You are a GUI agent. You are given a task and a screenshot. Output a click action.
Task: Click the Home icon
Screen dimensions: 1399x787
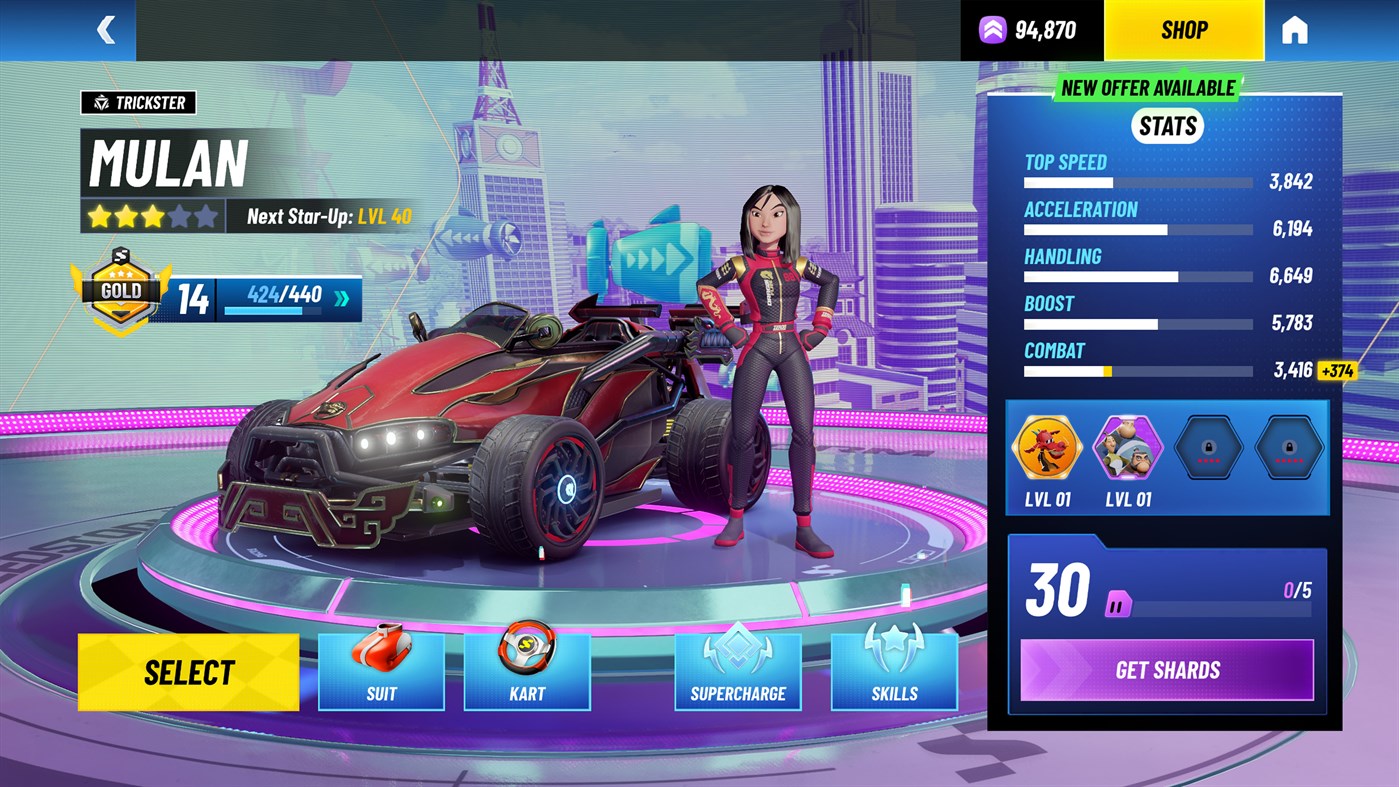tap(1292, 29)
